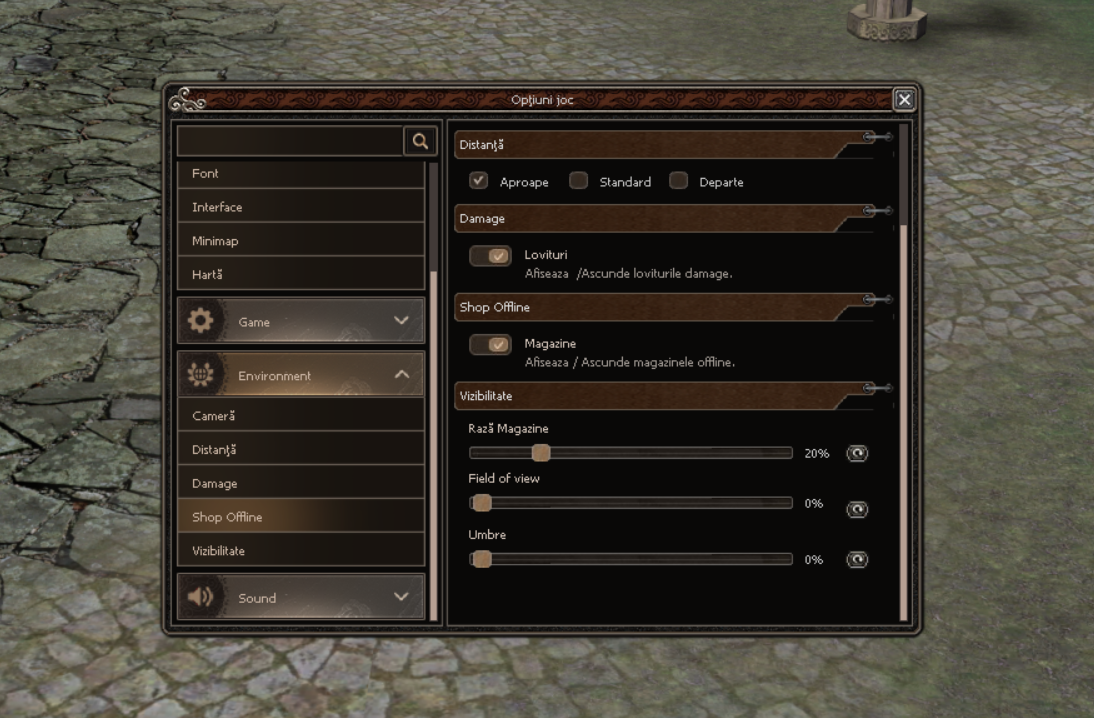Screen dimensions: 1094x718
Task: Show the Vizibilitate sidebar entry
Action: pos(300,551)
